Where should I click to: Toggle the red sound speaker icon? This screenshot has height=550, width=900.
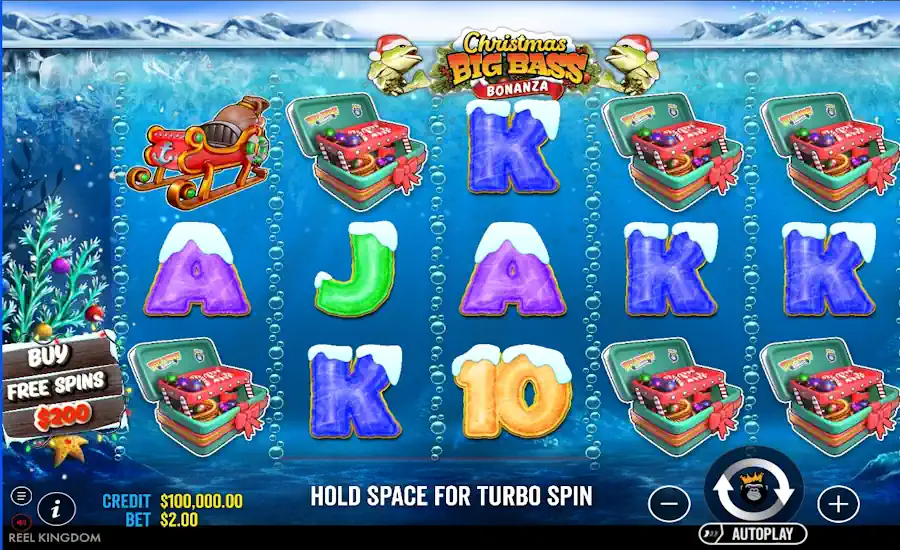(22, 521)
